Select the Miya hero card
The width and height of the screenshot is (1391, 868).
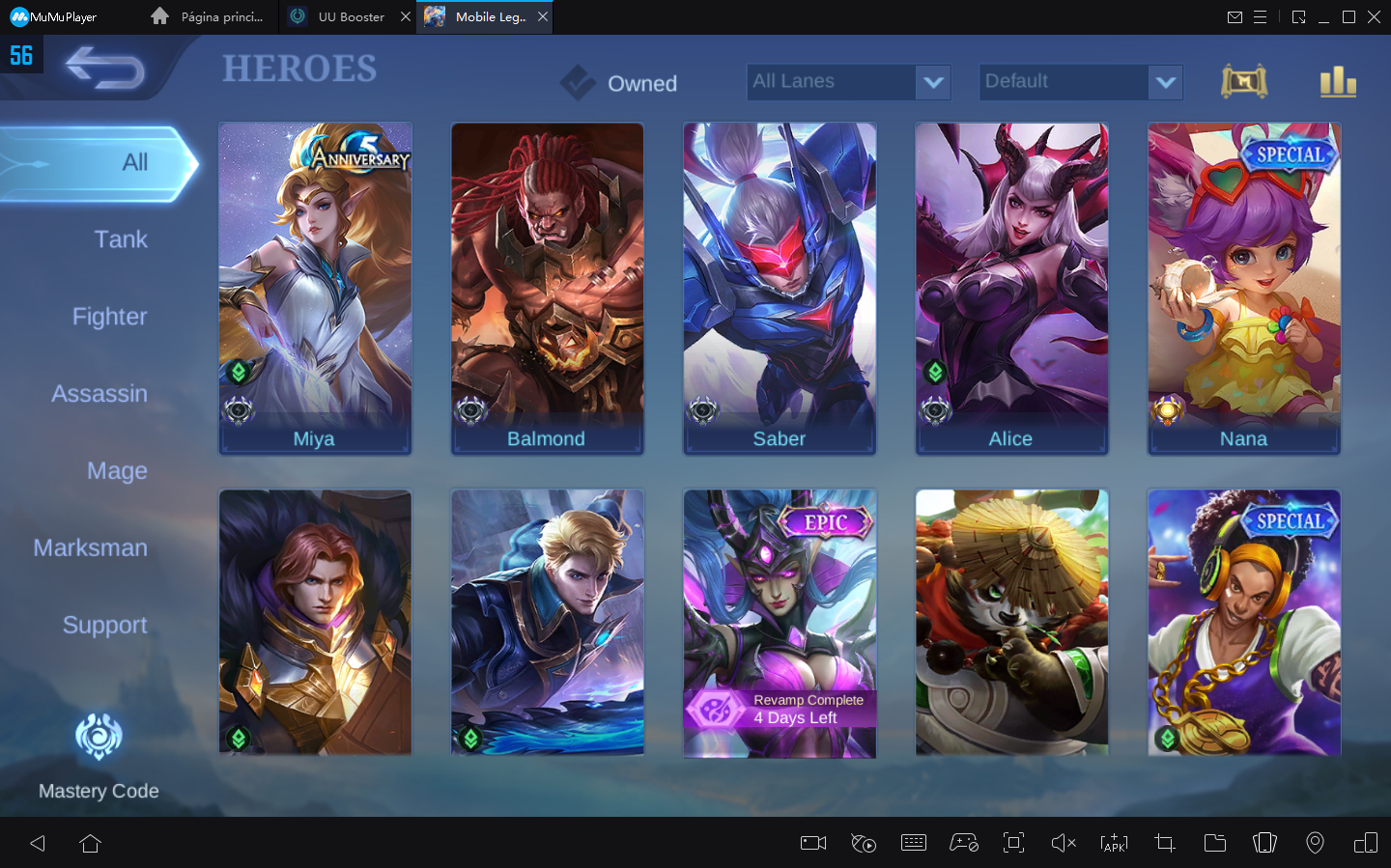(315, 288)
